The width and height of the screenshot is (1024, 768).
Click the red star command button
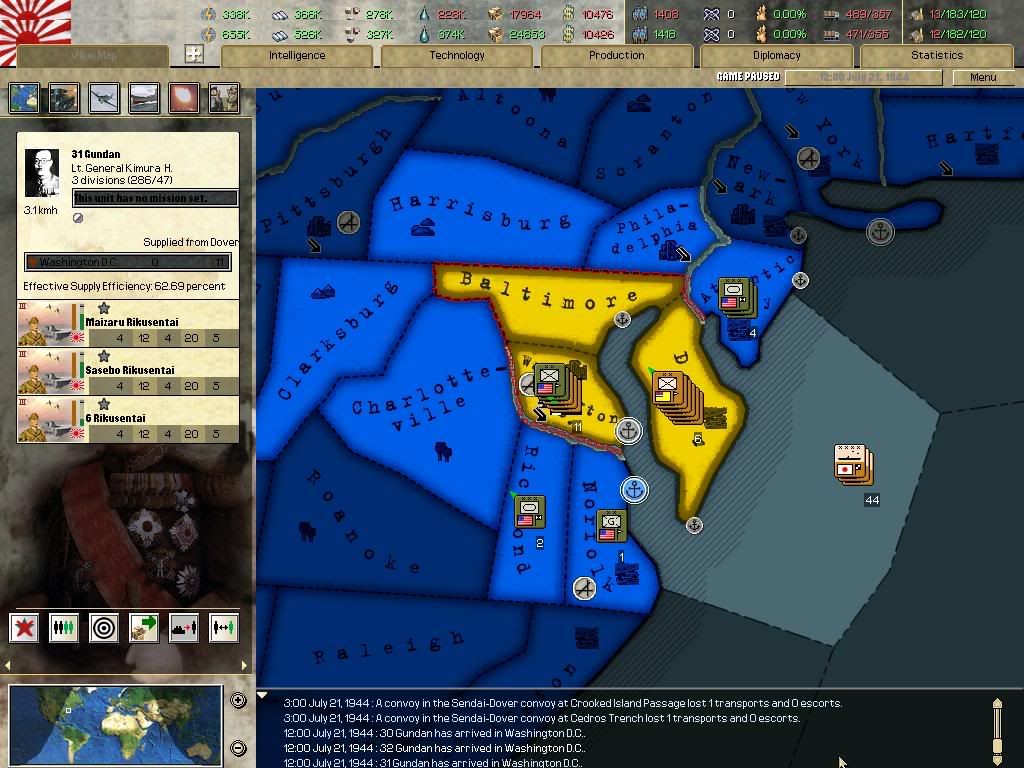tap(25, 628)
